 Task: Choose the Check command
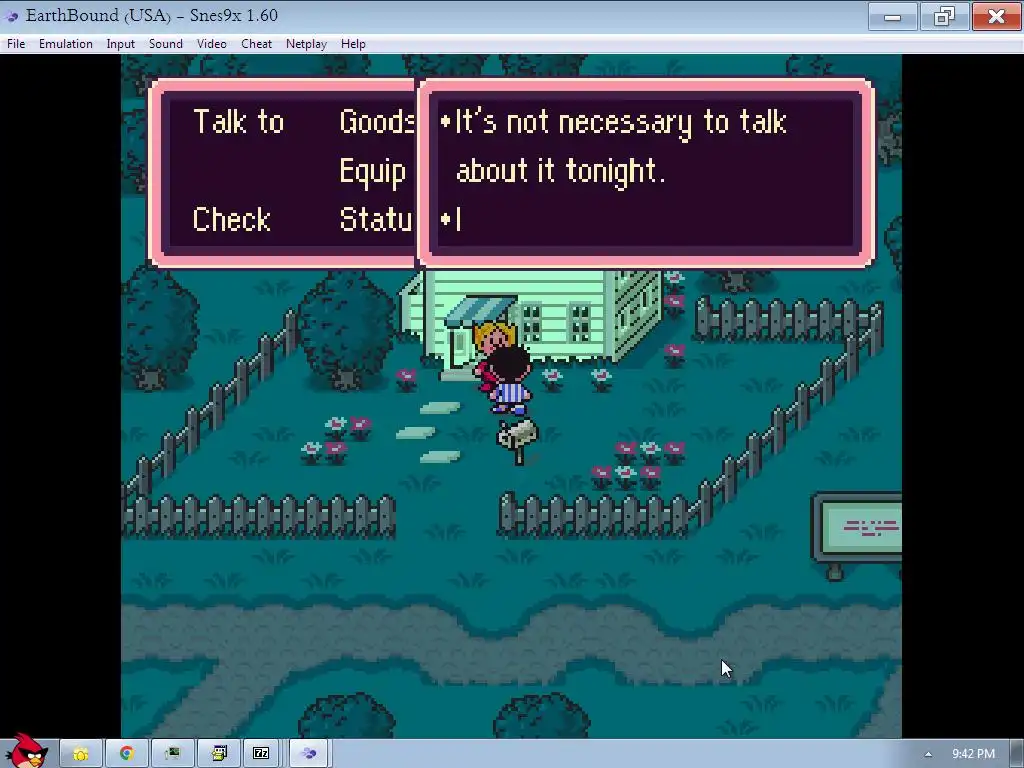click(231, 220)
